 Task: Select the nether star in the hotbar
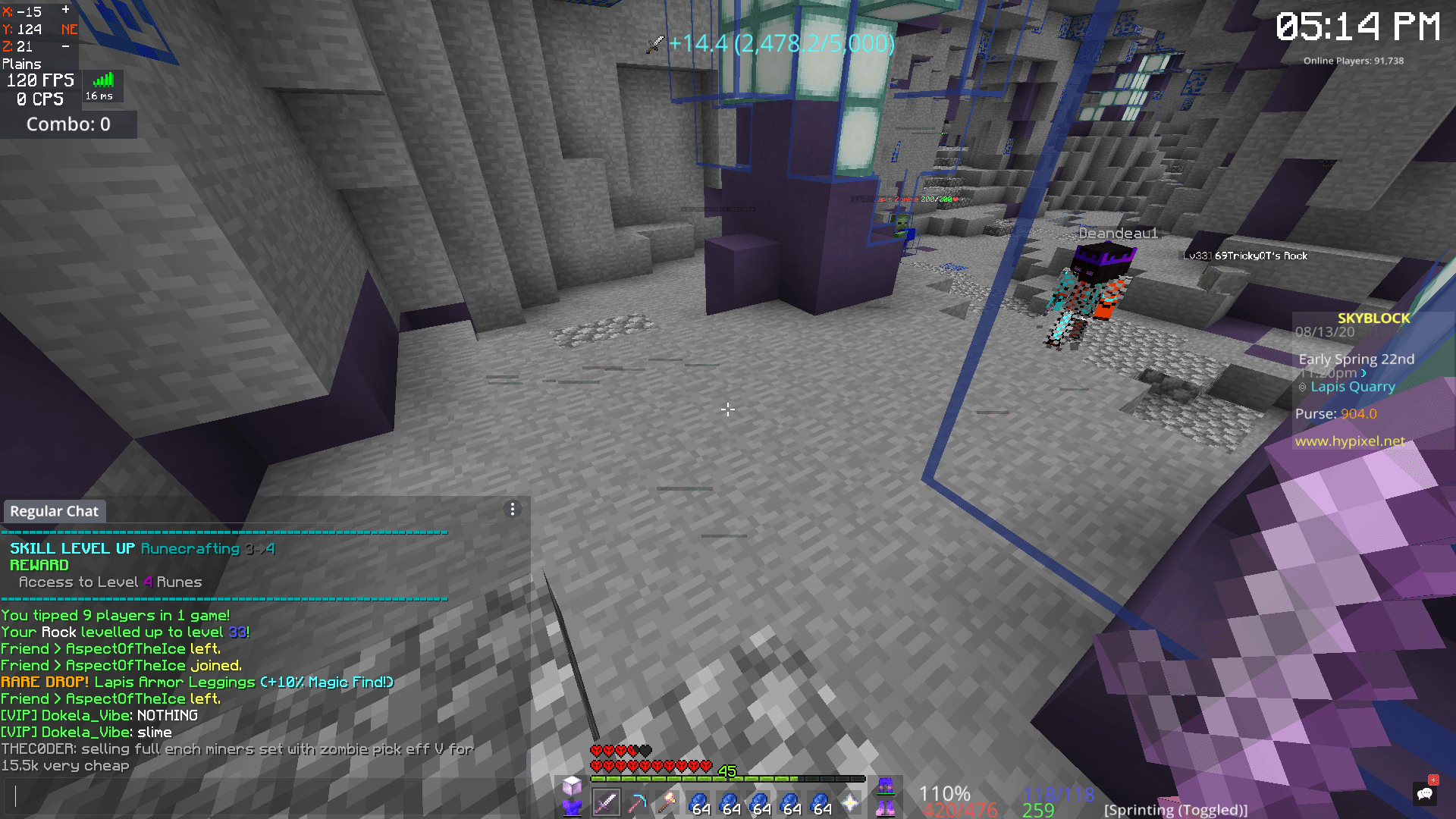(852, 800)
